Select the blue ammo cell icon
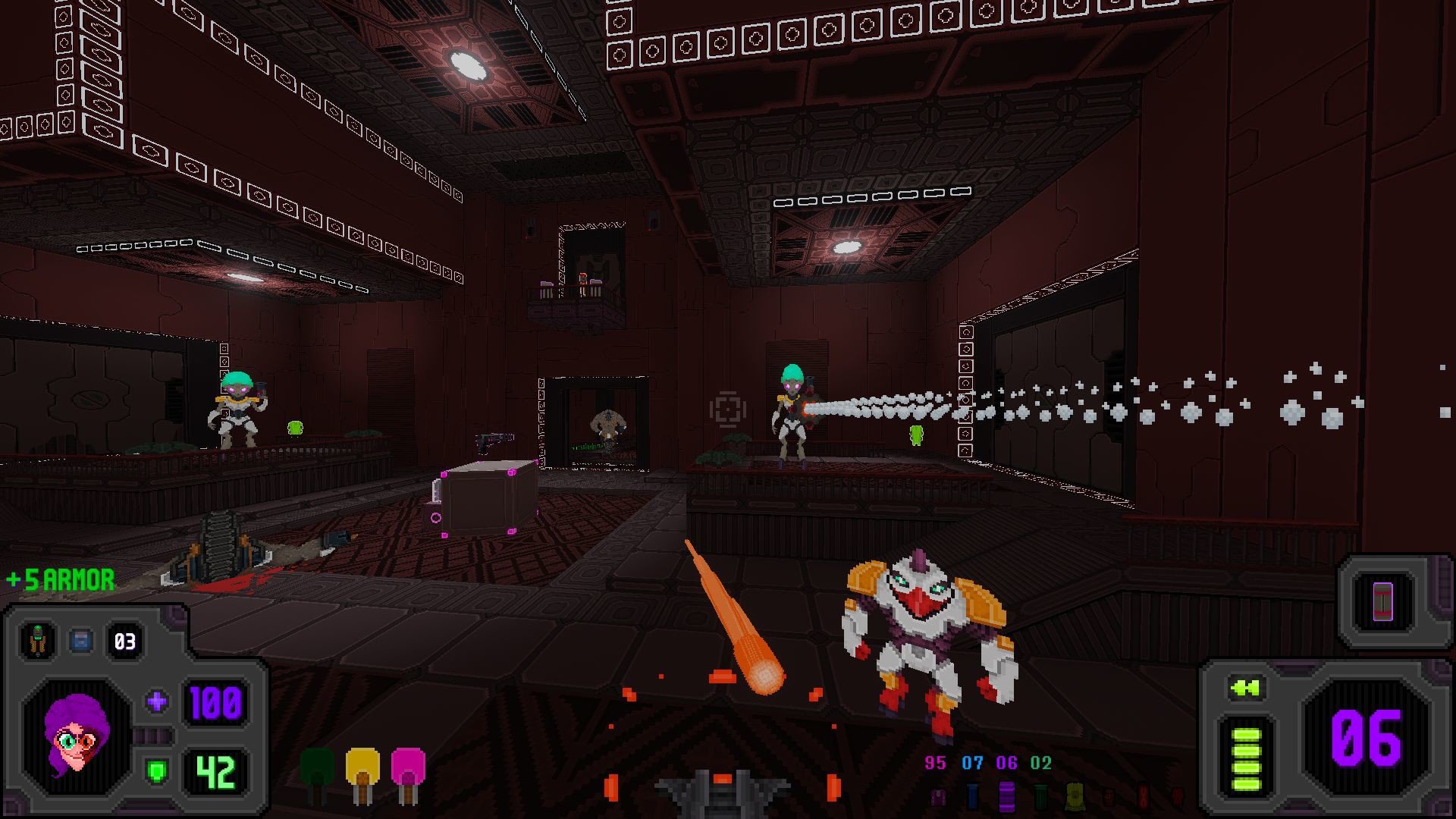Image resolution: width=1456 pixels, height=819 pixels. [x=972, y=796]
